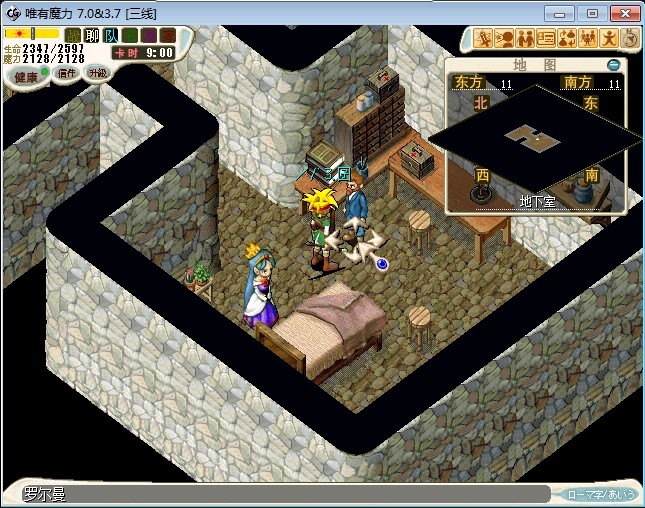Click the item exchange trade icon
Screen dimensions: 645x508
[x=567, y=39]
